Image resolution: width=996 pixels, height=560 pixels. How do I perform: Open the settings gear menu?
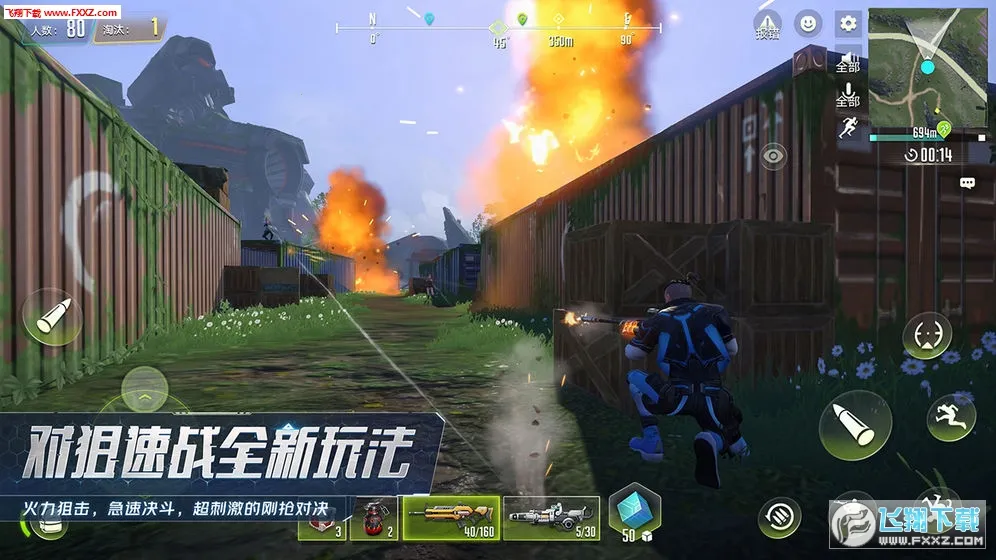[848, 23]
